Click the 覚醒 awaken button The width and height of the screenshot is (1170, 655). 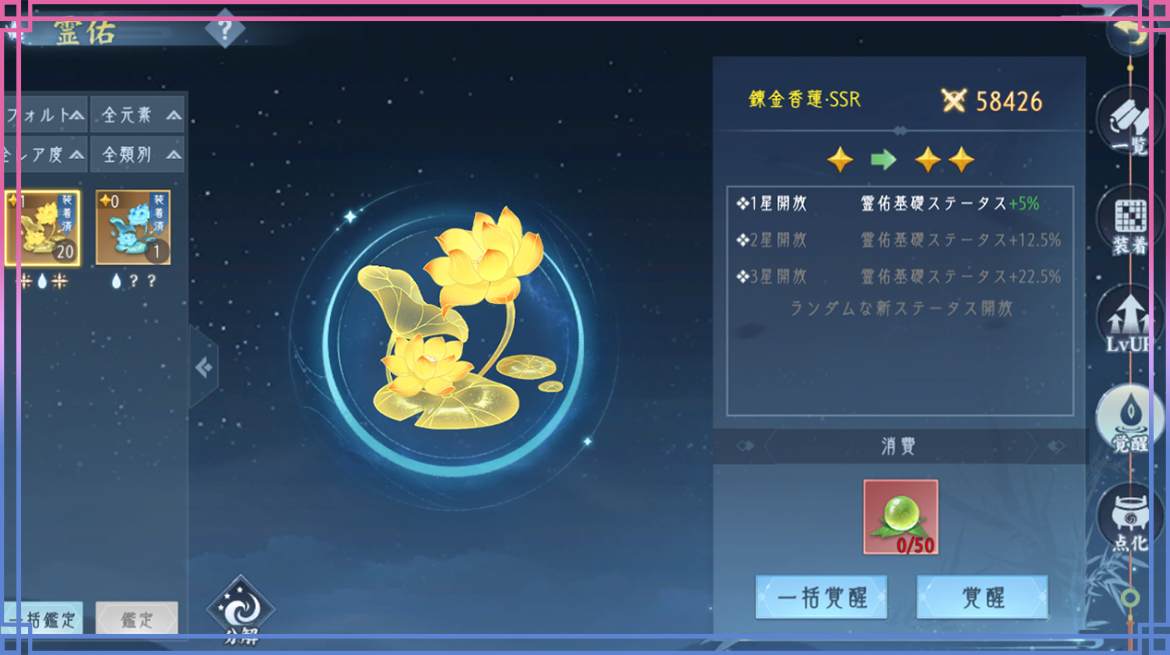pyautogui.click(x=982, y=598)
